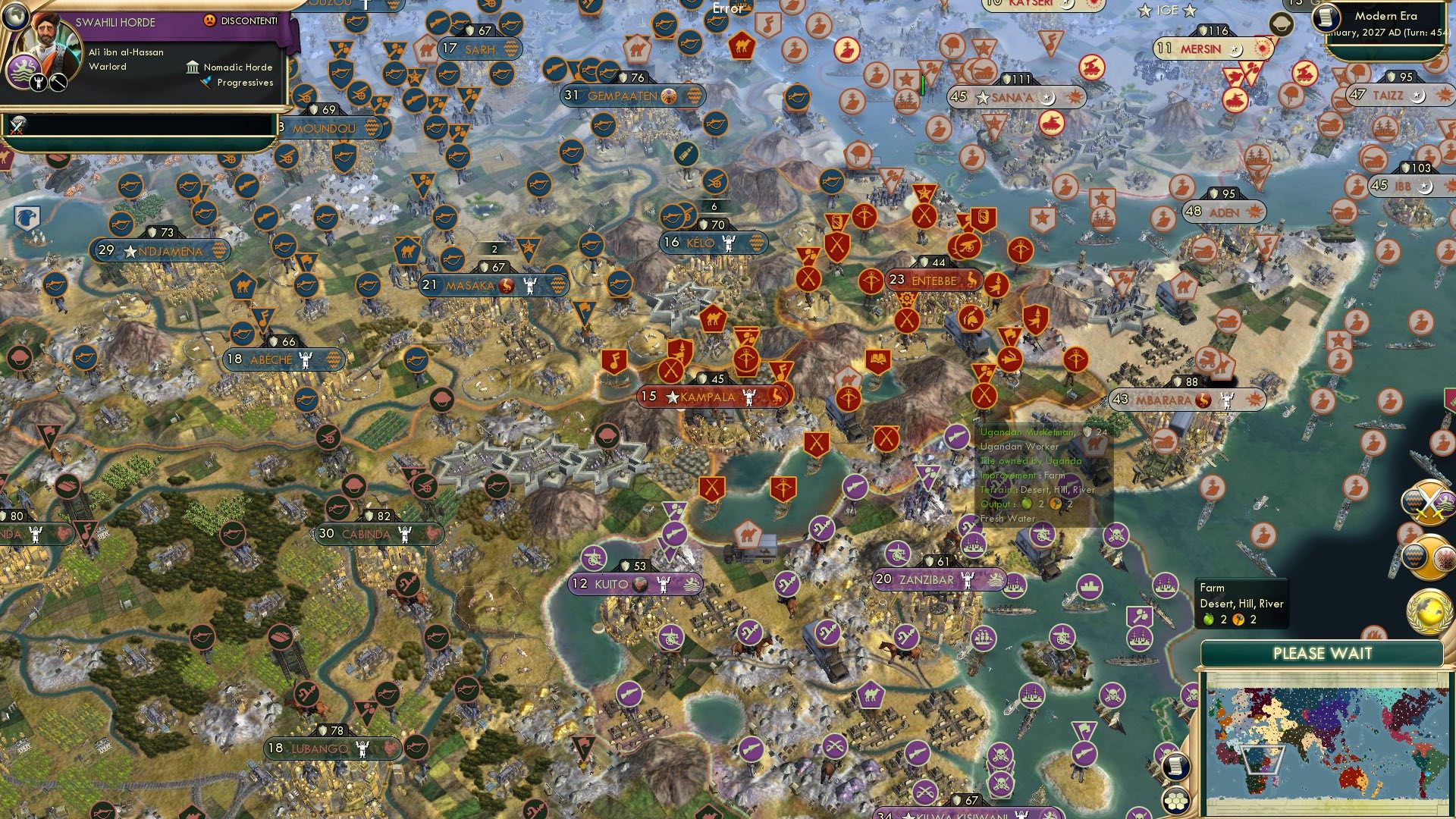This screenshot has height=819, width=1456.
Task: Toggle strategic view with the globe icon
Action: (x=15, y=16)
